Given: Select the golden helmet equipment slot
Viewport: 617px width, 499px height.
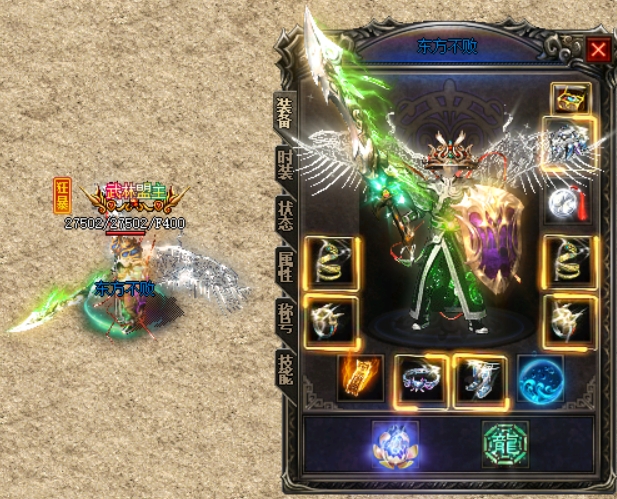Looking at the screenshot, I should (x=570, y=98).
